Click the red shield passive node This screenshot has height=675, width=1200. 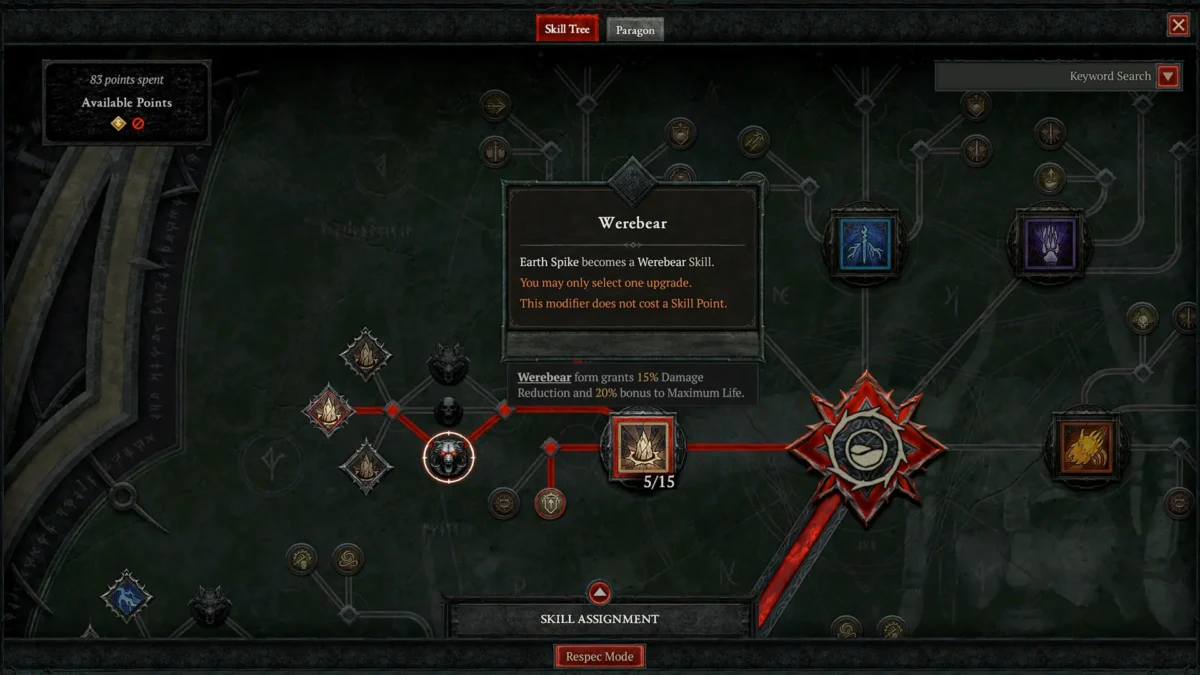click(x=550, y=502)
